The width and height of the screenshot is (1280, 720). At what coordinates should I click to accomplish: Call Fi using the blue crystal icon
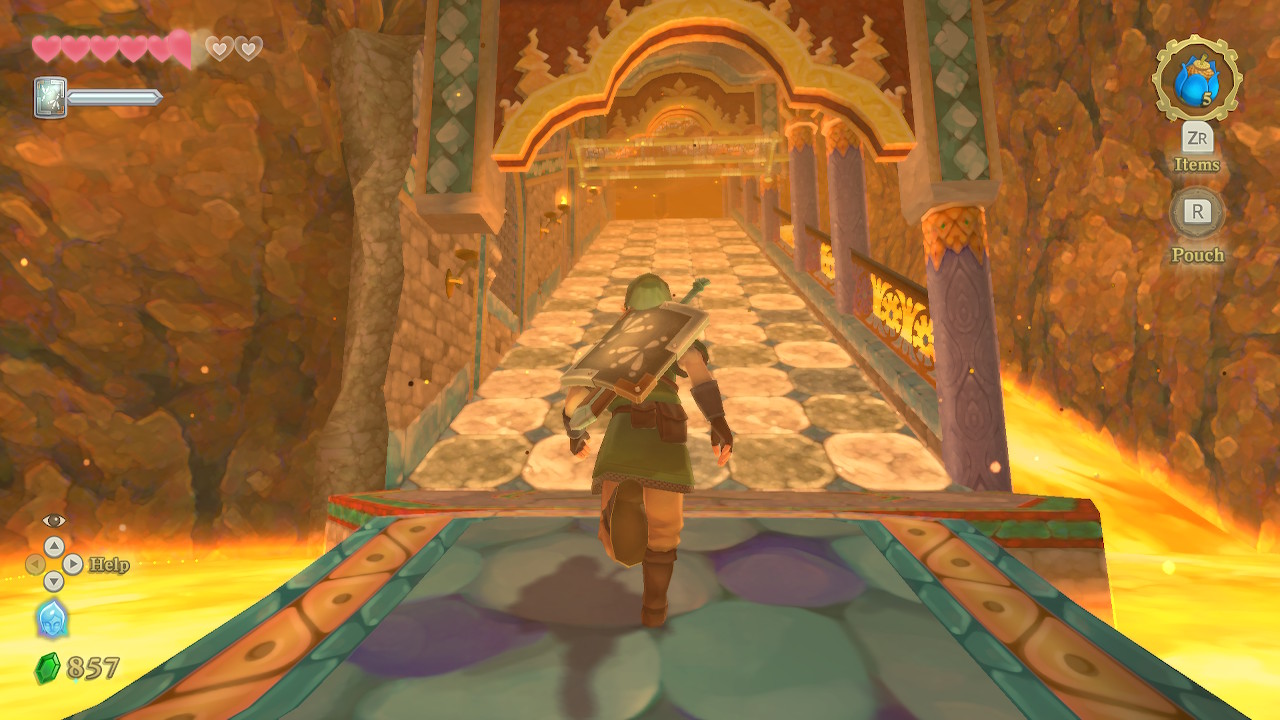52,619
